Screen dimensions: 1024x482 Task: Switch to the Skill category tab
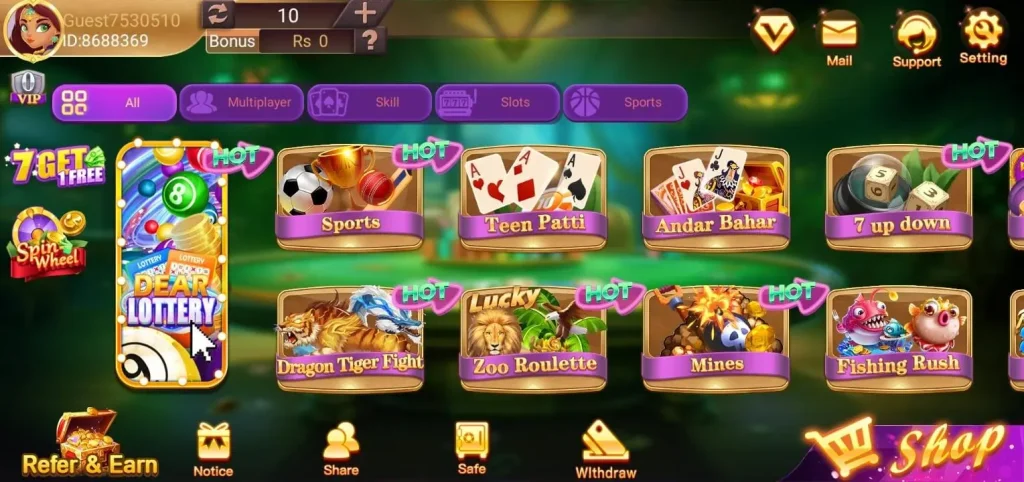point(369,102)
